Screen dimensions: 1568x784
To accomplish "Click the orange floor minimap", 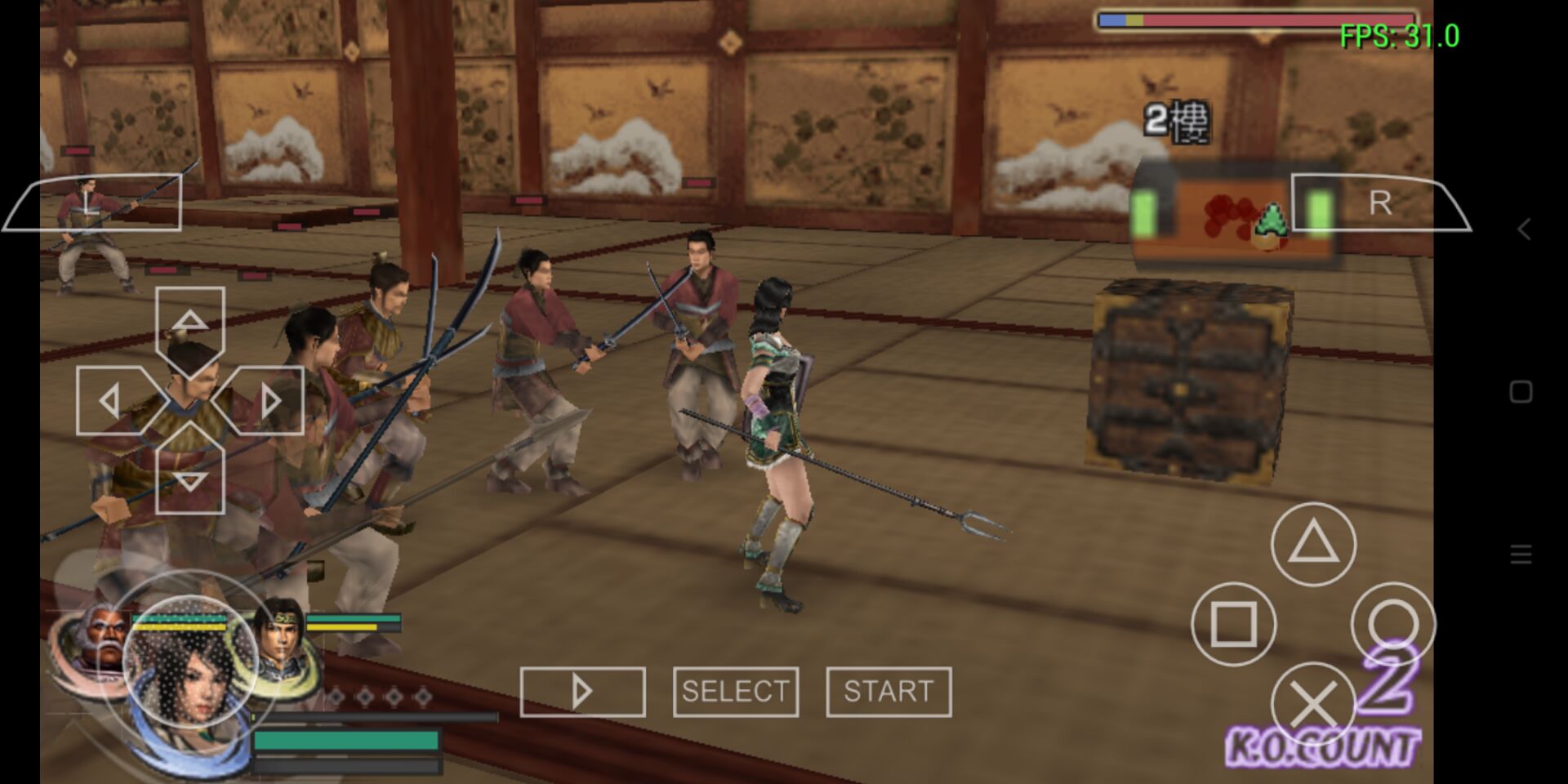I will pos(1232,215).
